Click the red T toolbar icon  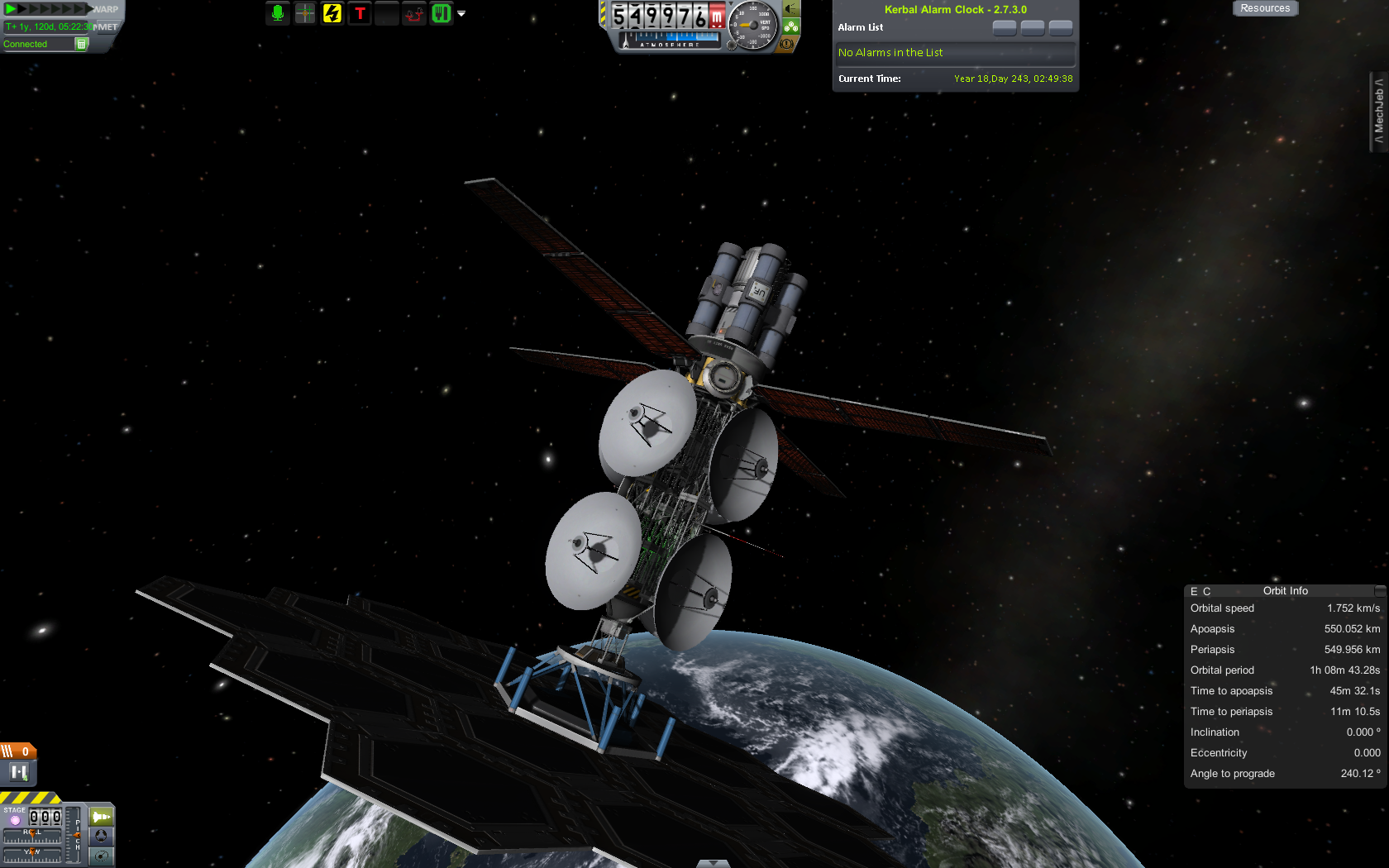pyautogui.click(x=360, y=13)
